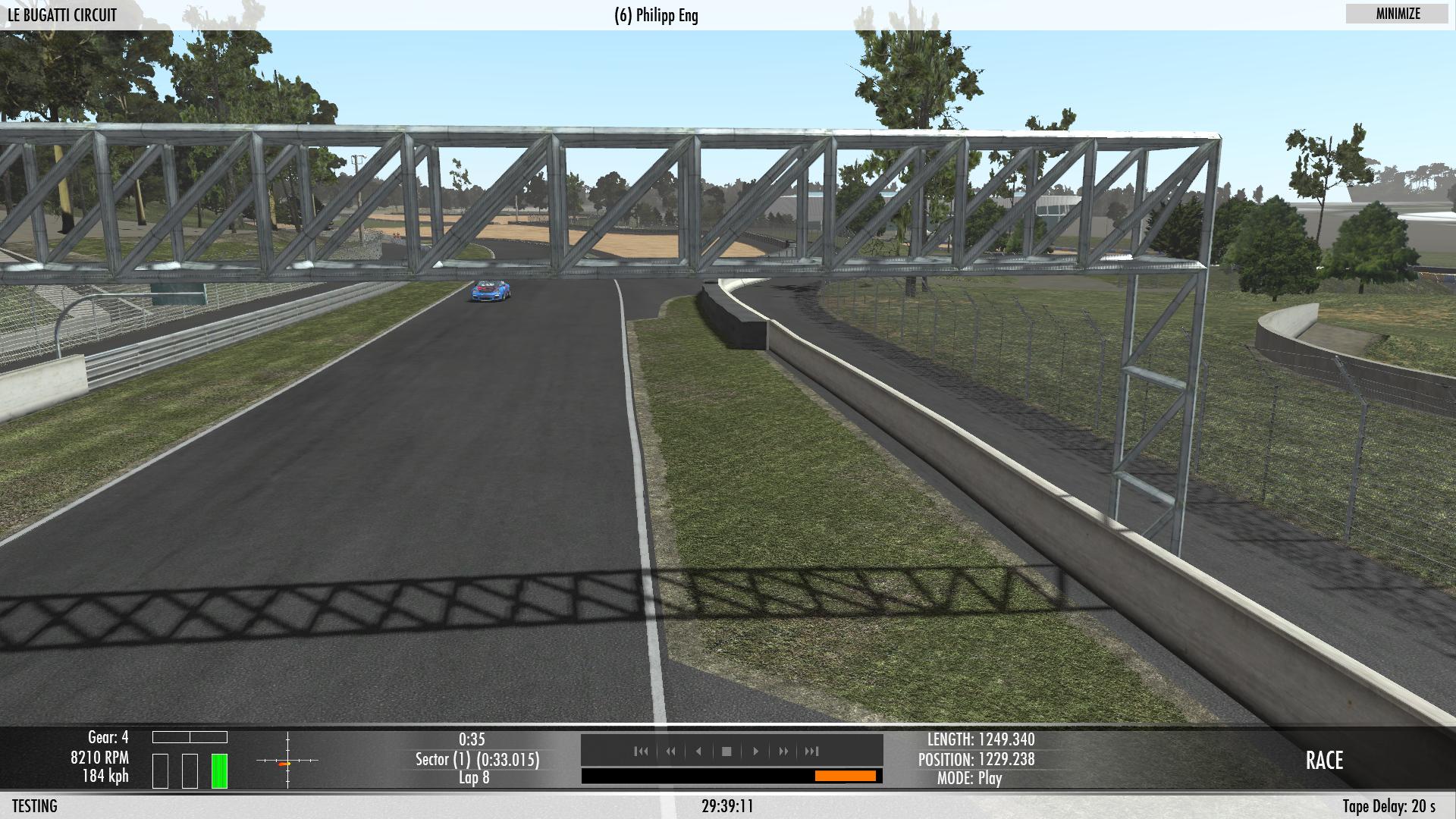1456x819 pixels.
Task: Minimize the replay overlay
Action: click(x=1398, y=14)
